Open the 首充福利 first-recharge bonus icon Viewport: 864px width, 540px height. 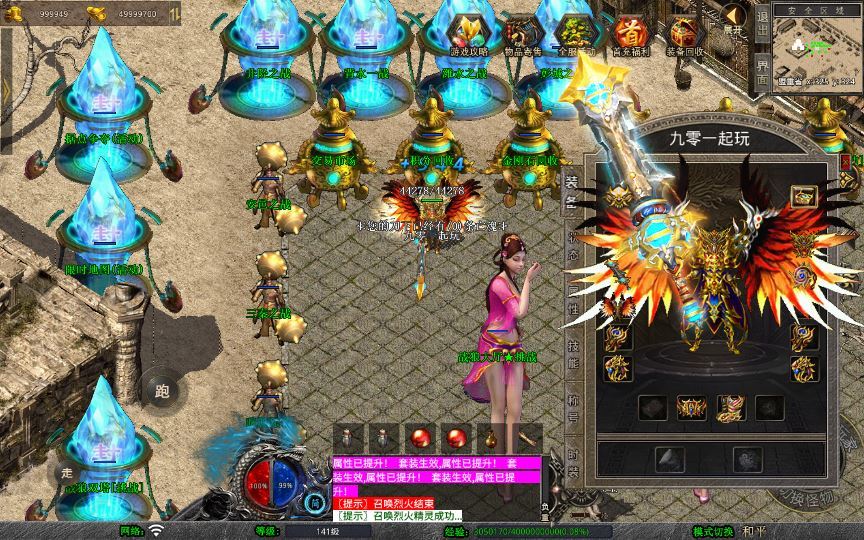[x=629, y=35]
